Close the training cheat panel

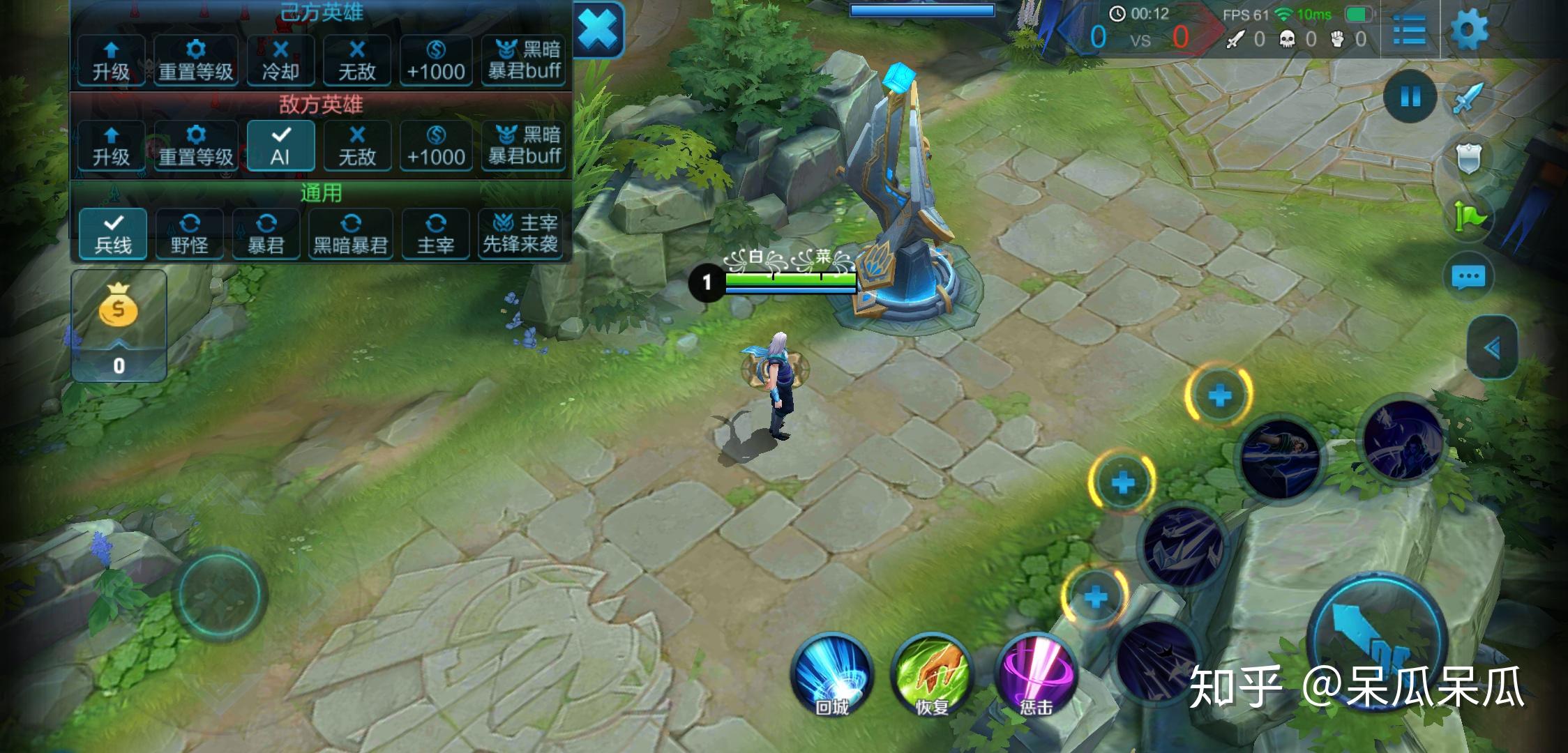coord(598,31)
